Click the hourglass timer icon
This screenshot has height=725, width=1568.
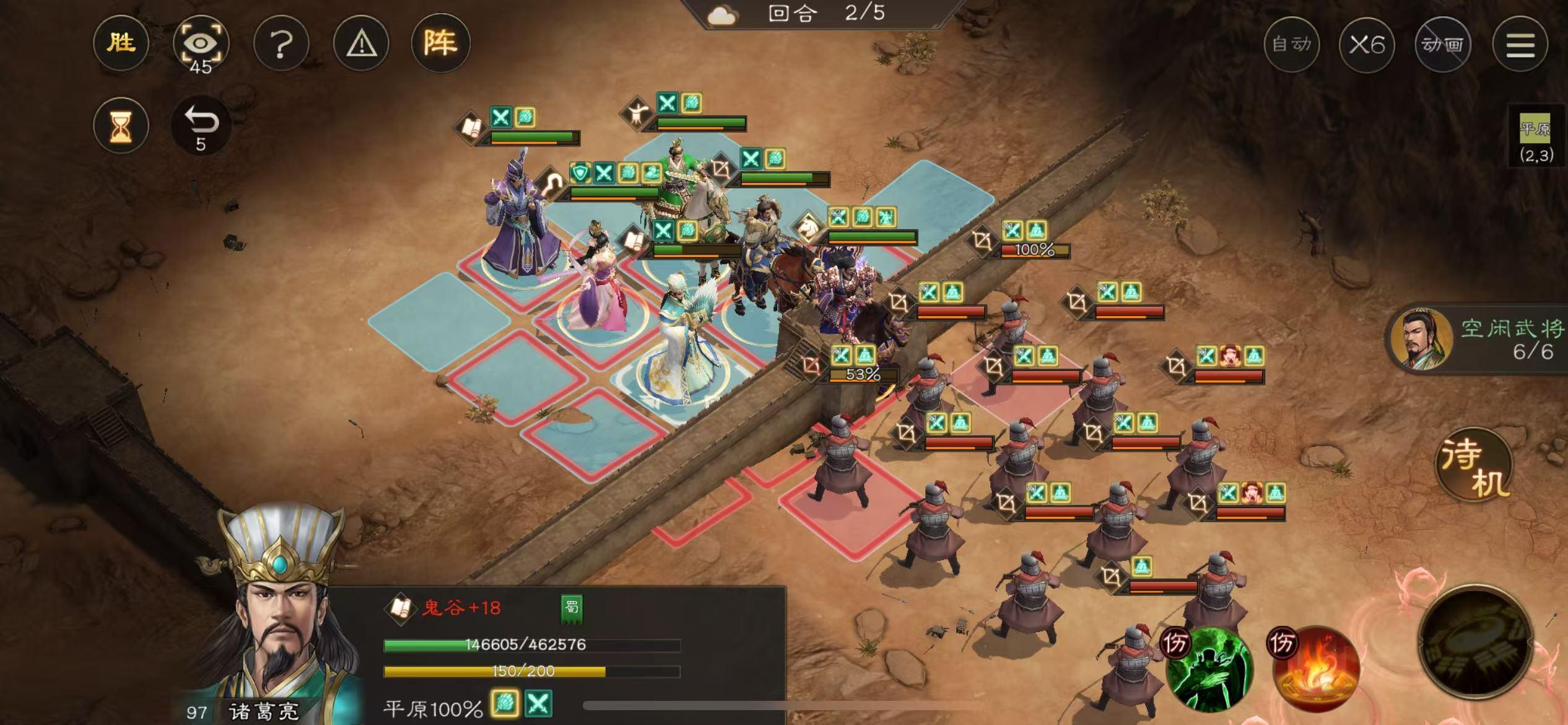point(121,126)
